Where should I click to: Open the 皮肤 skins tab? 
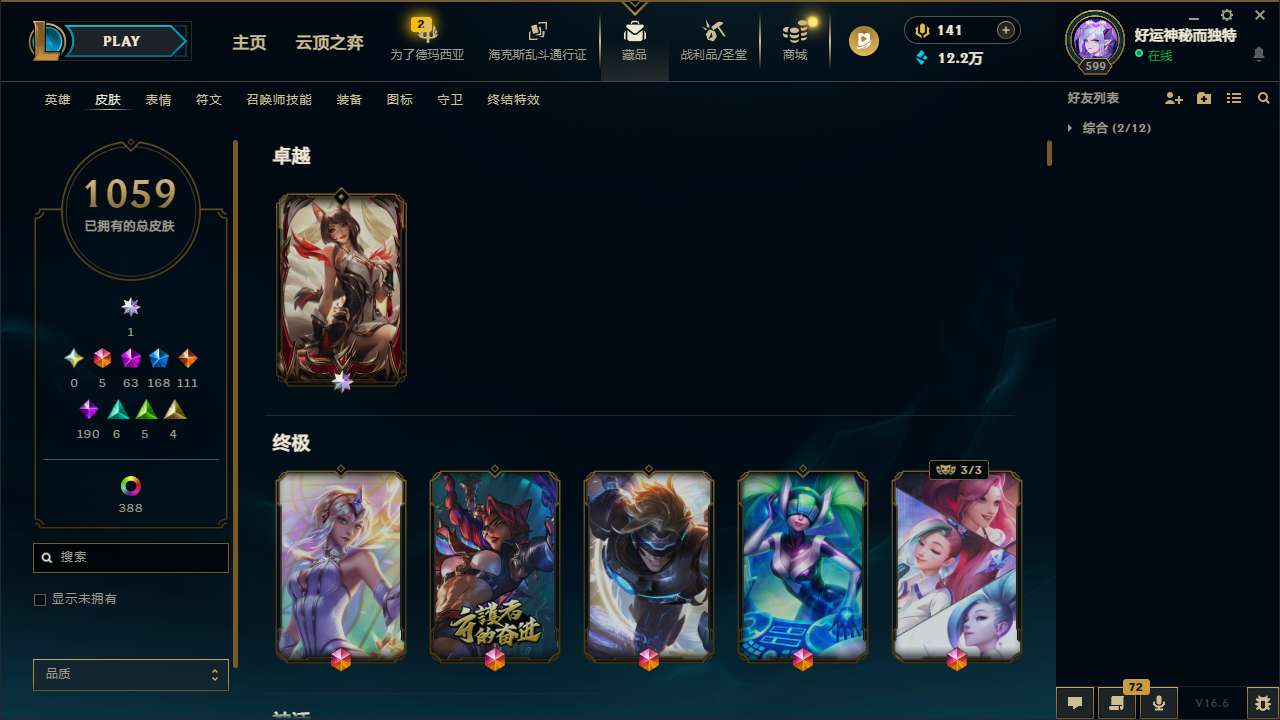(108, 99)
